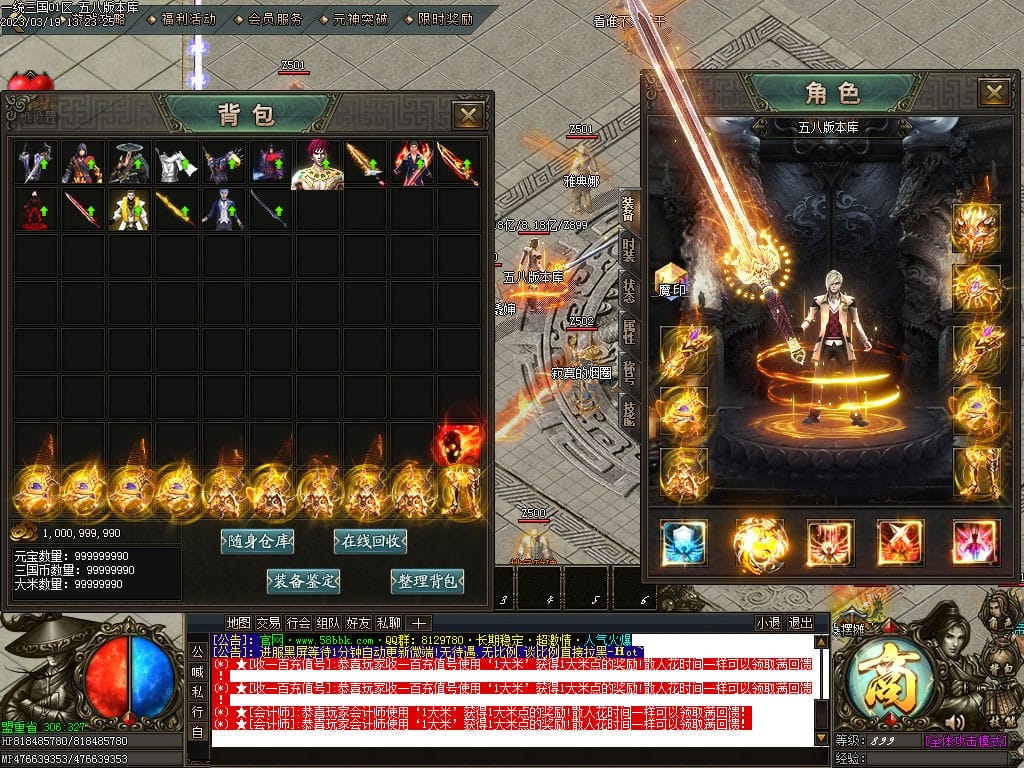Open the 属性 attributes tab
Viewport: 1024px width, 768px height.
tap(629, 331)
